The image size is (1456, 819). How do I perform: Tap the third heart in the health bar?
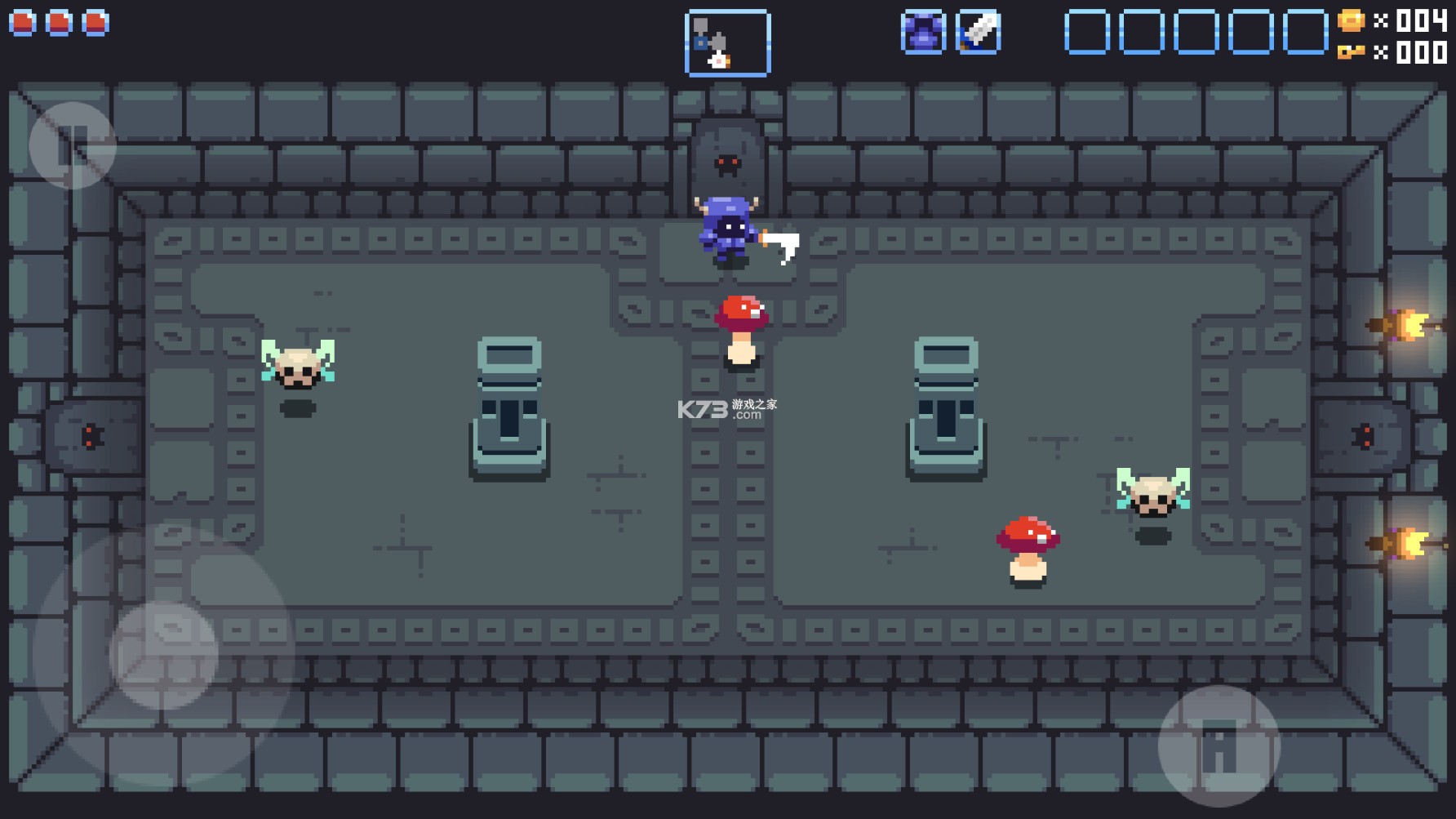(x=94, y=23)
